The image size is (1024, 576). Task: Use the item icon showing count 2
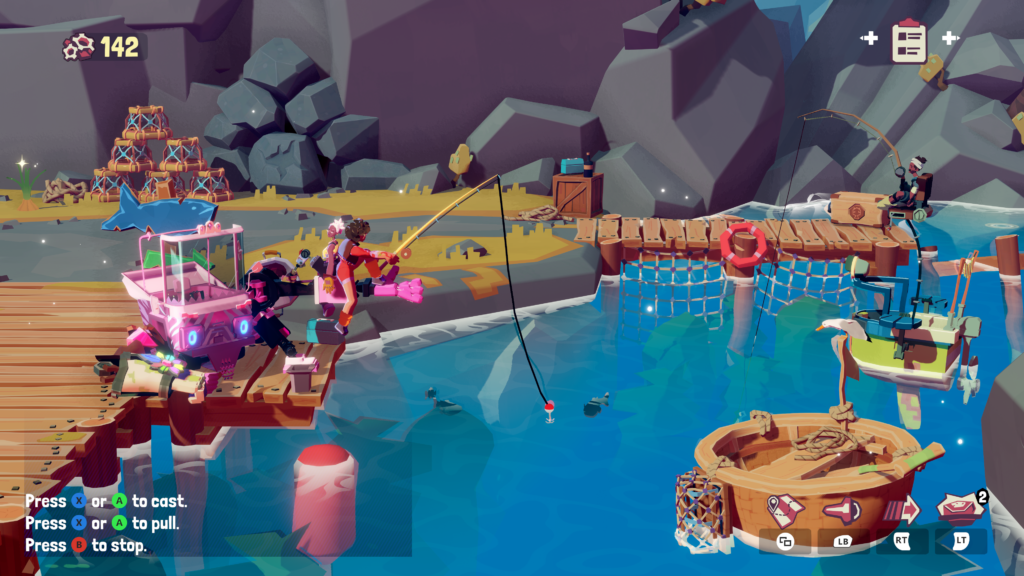click(960, 508)
